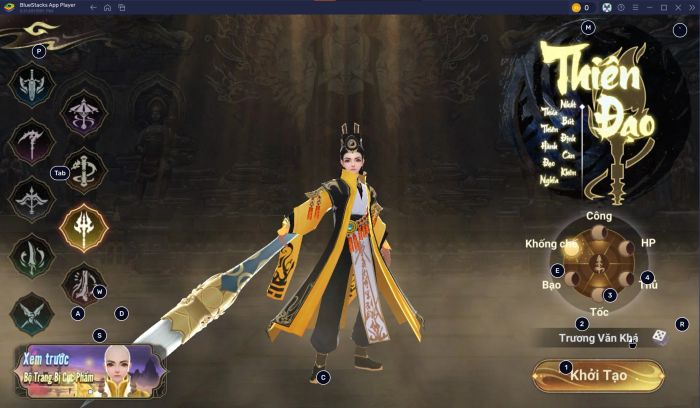Choose the winged fan class icon
Viewport: 700px width, 408px height.
[31, 313]
